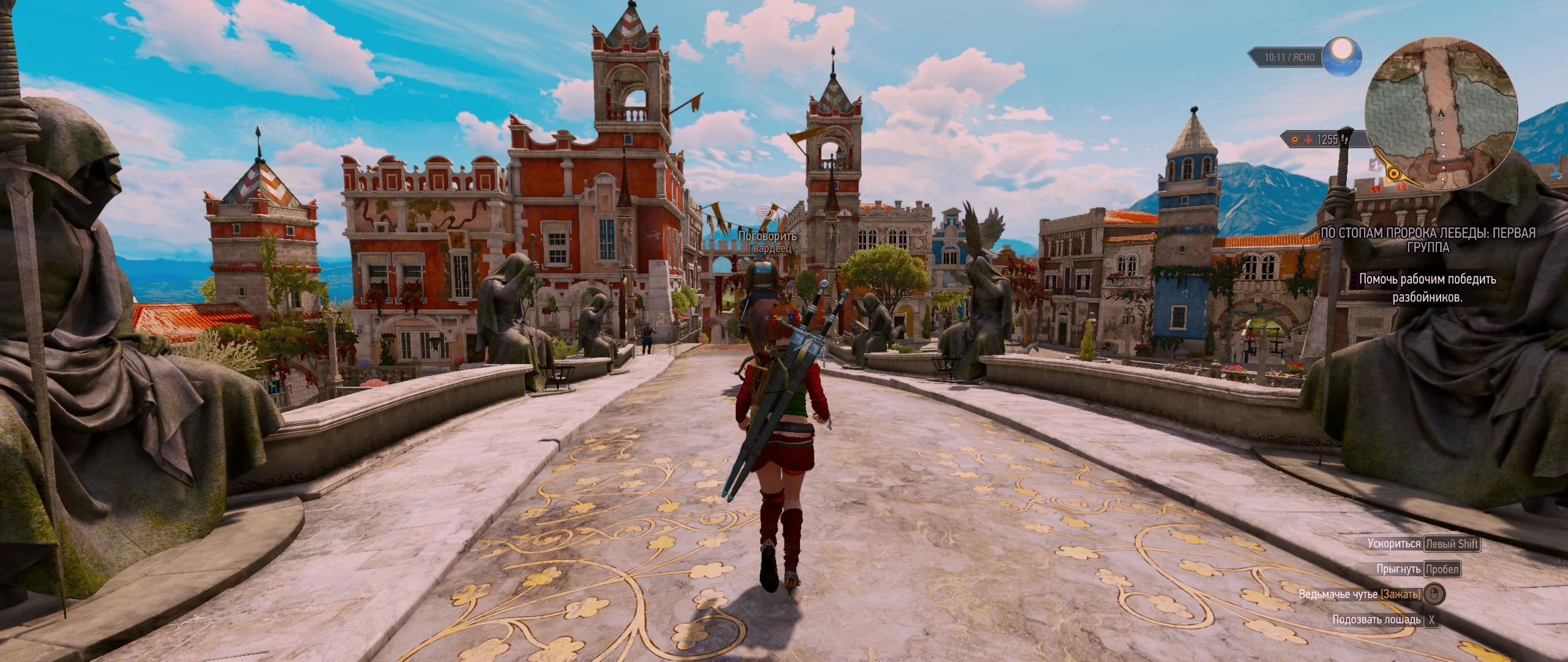
Task: Click the sun icon in the weather indicator
Action: [1343, 60]
